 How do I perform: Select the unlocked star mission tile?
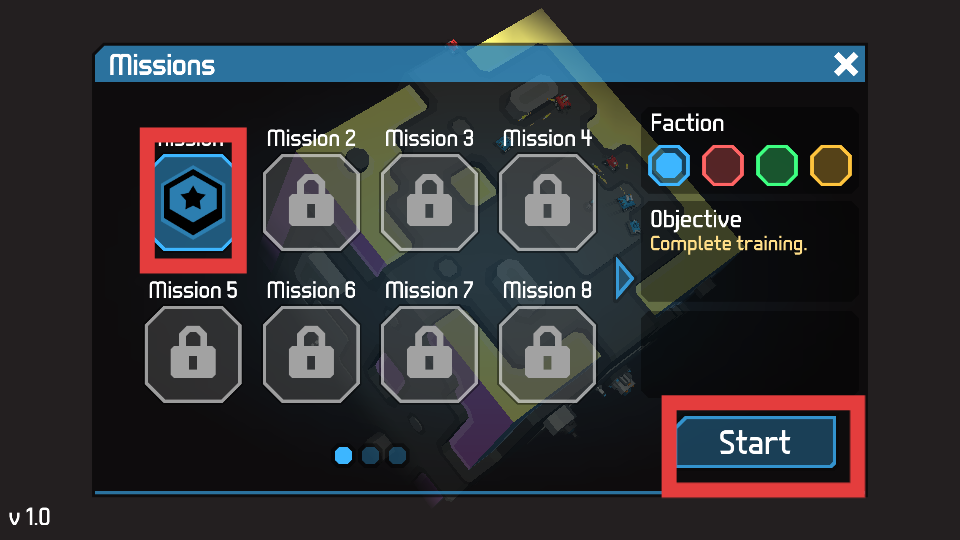coord(193,200)
